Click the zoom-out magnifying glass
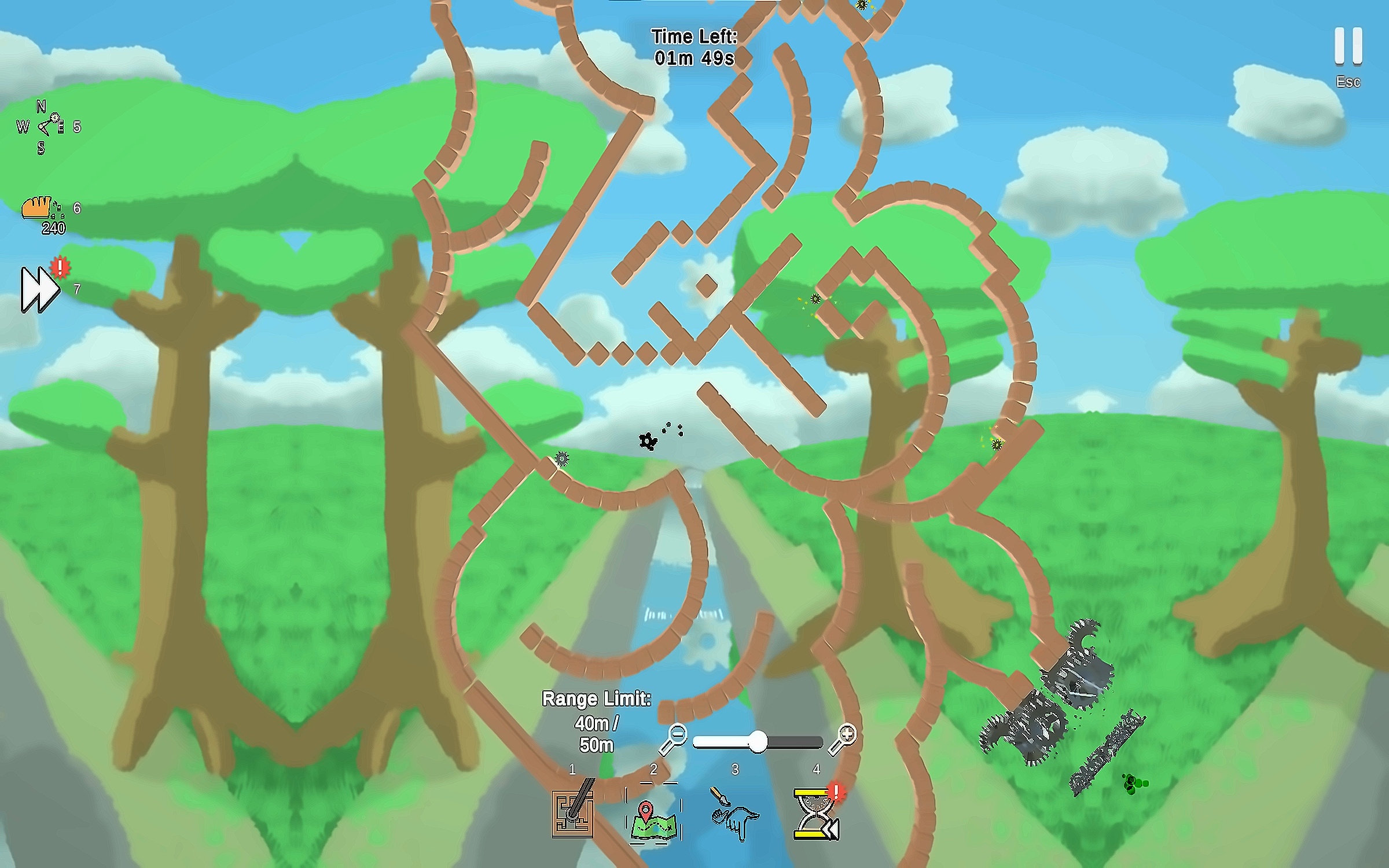 click(x=673, y=738)
